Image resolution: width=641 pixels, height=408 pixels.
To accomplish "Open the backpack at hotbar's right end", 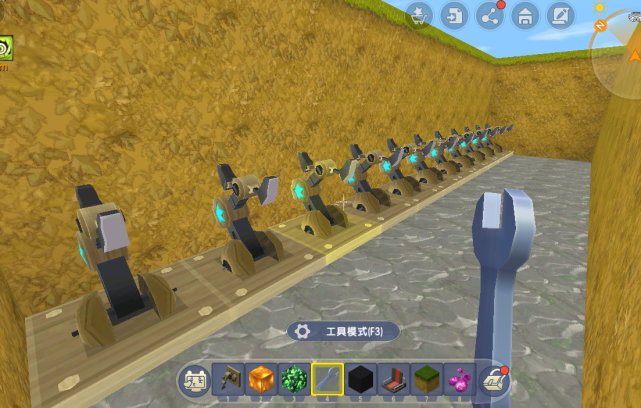I will tap(493, 379).
